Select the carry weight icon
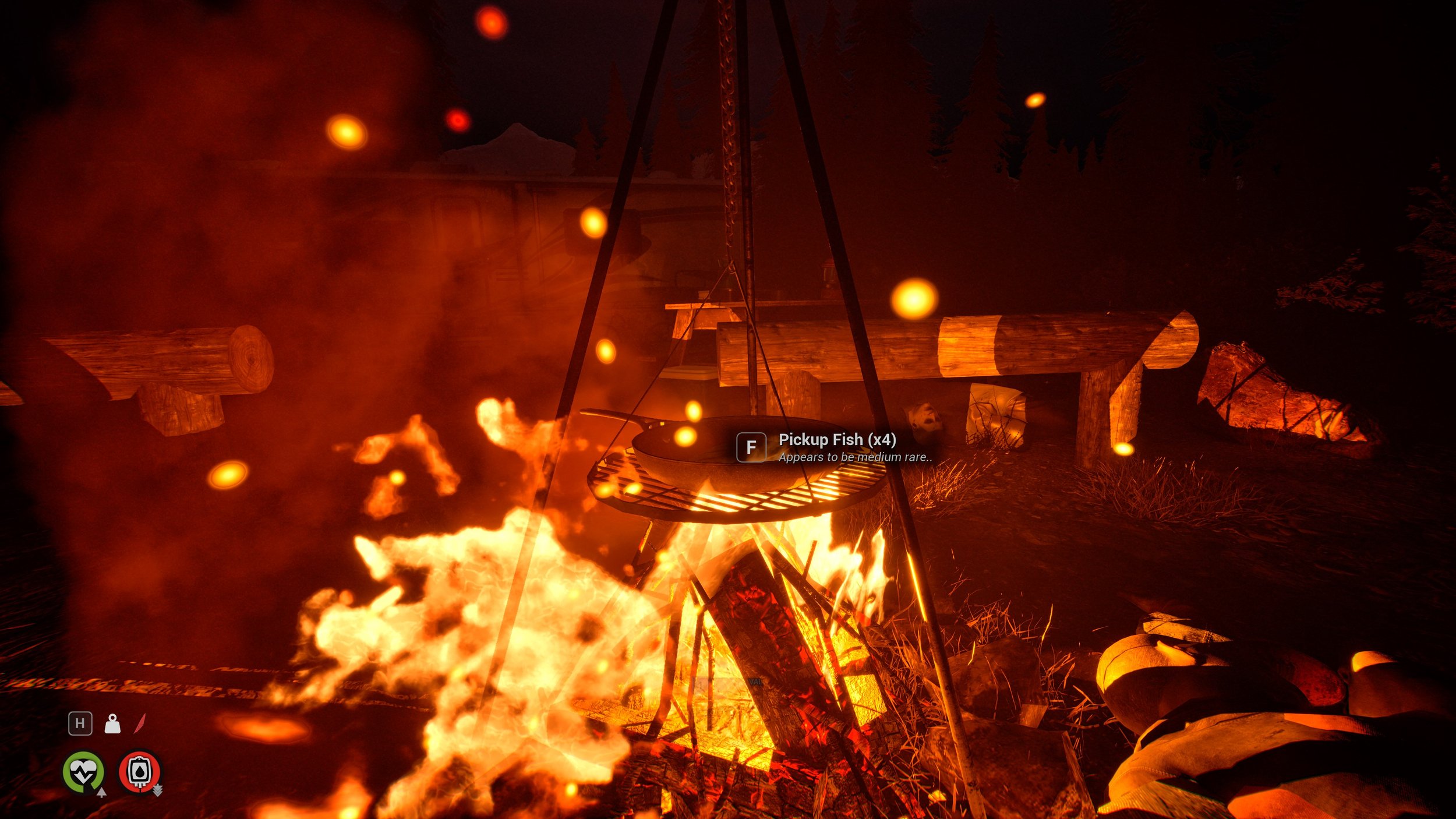Screen dimensions: 1456x819 coord(112,724)
